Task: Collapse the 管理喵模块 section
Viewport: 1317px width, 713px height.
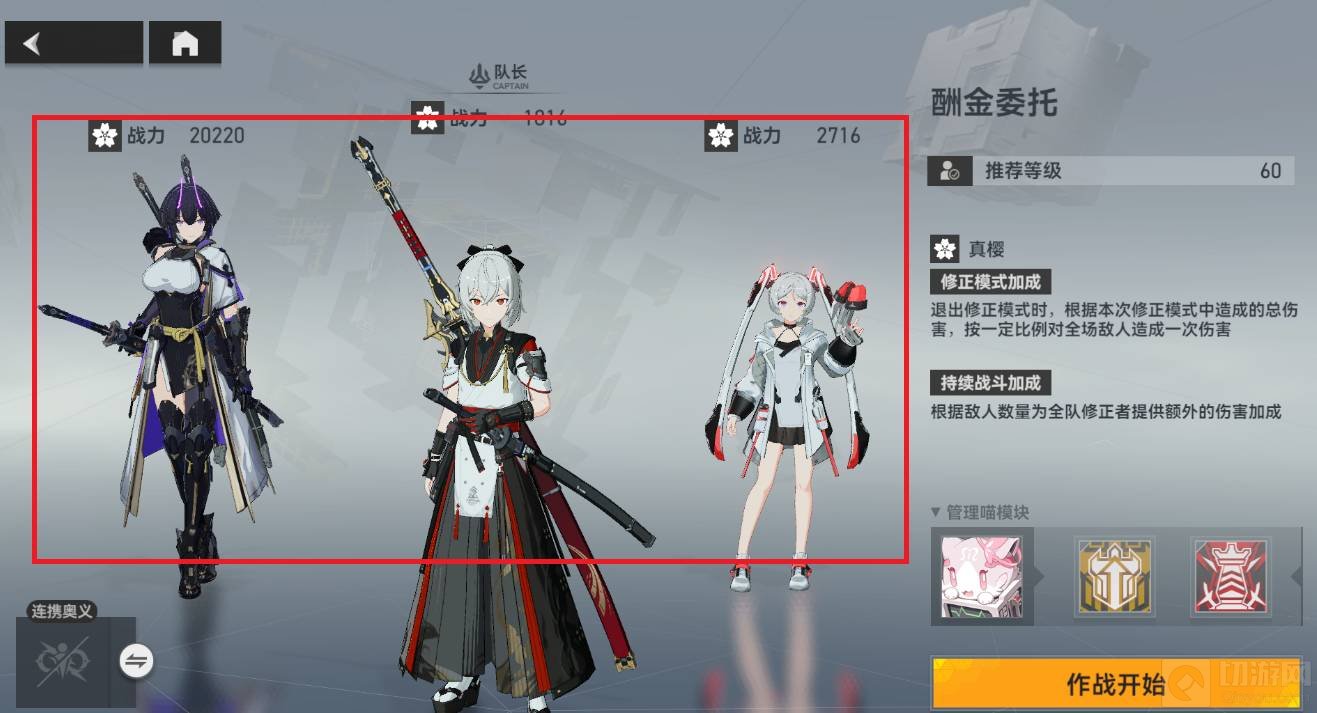Action: pyautogui.click(x=936, y=512)
